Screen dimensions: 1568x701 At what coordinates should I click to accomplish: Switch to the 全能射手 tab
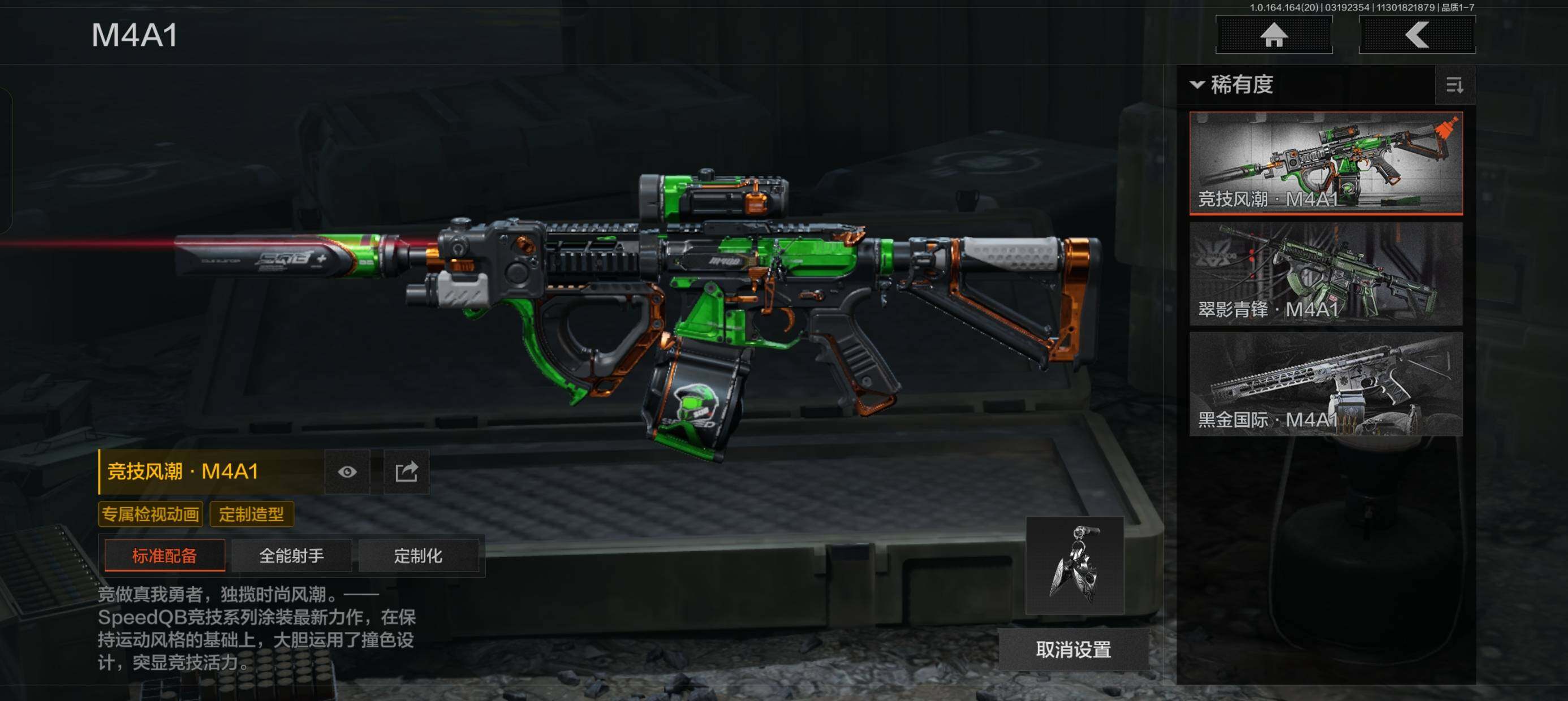(291, 556)
